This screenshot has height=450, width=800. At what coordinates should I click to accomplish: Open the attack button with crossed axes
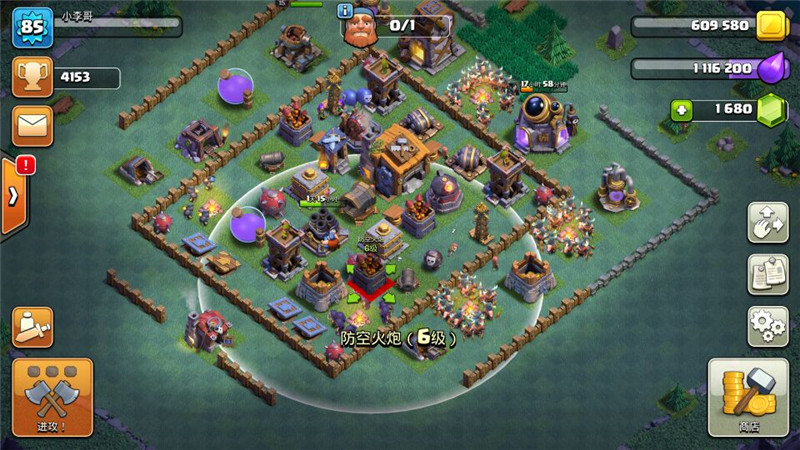point(52,396)
